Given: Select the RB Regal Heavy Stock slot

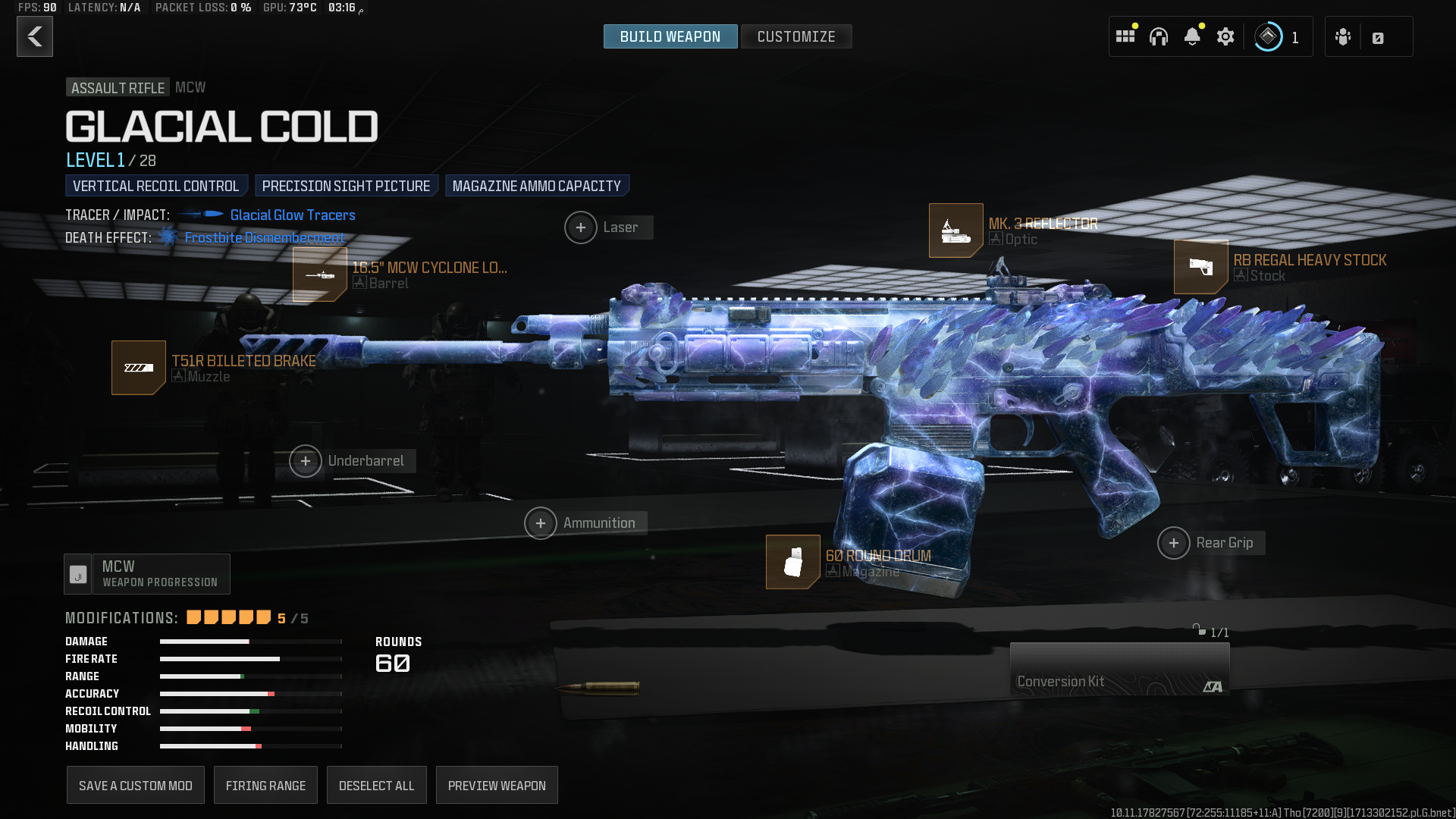Looking at the screenshot, I should pos(1201,267).
